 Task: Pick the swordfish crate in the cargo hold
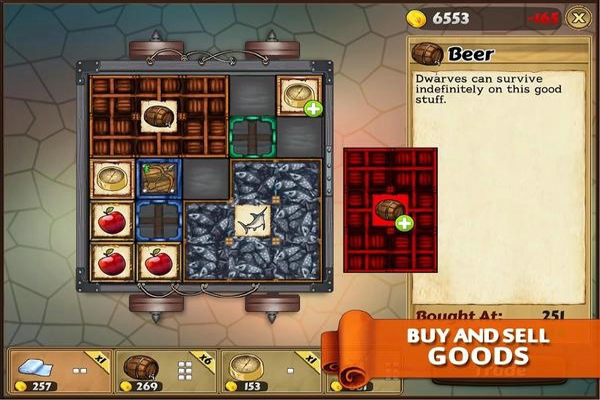(252, 219)
